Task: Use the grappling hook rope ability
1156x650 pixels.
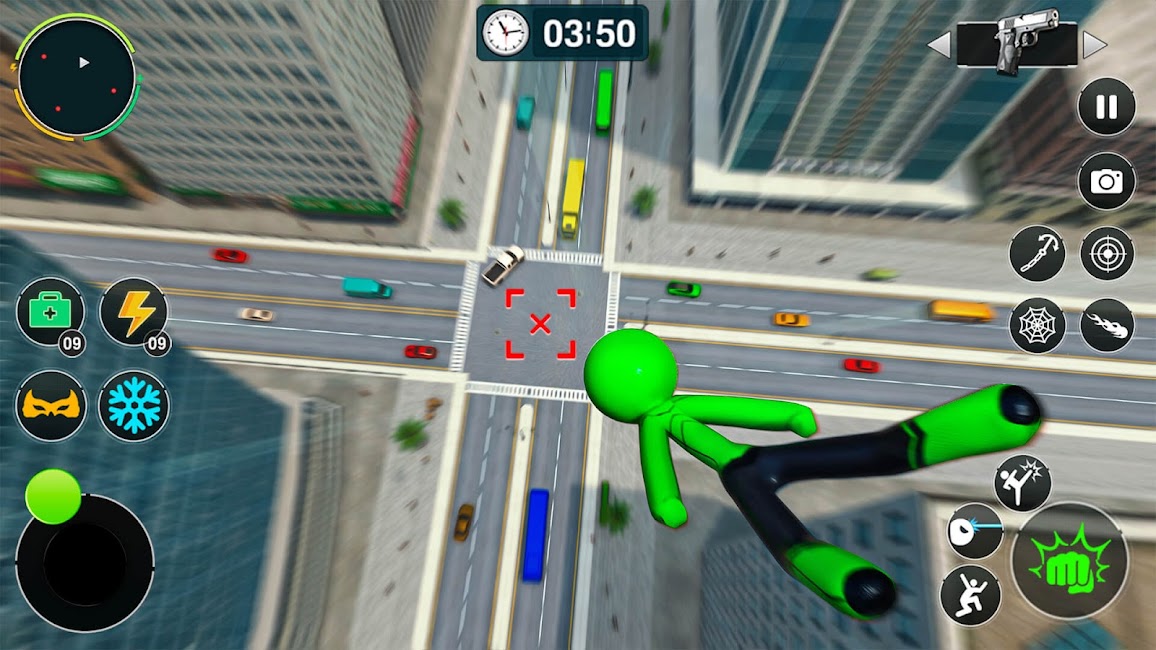Action: click(1037, 253)
